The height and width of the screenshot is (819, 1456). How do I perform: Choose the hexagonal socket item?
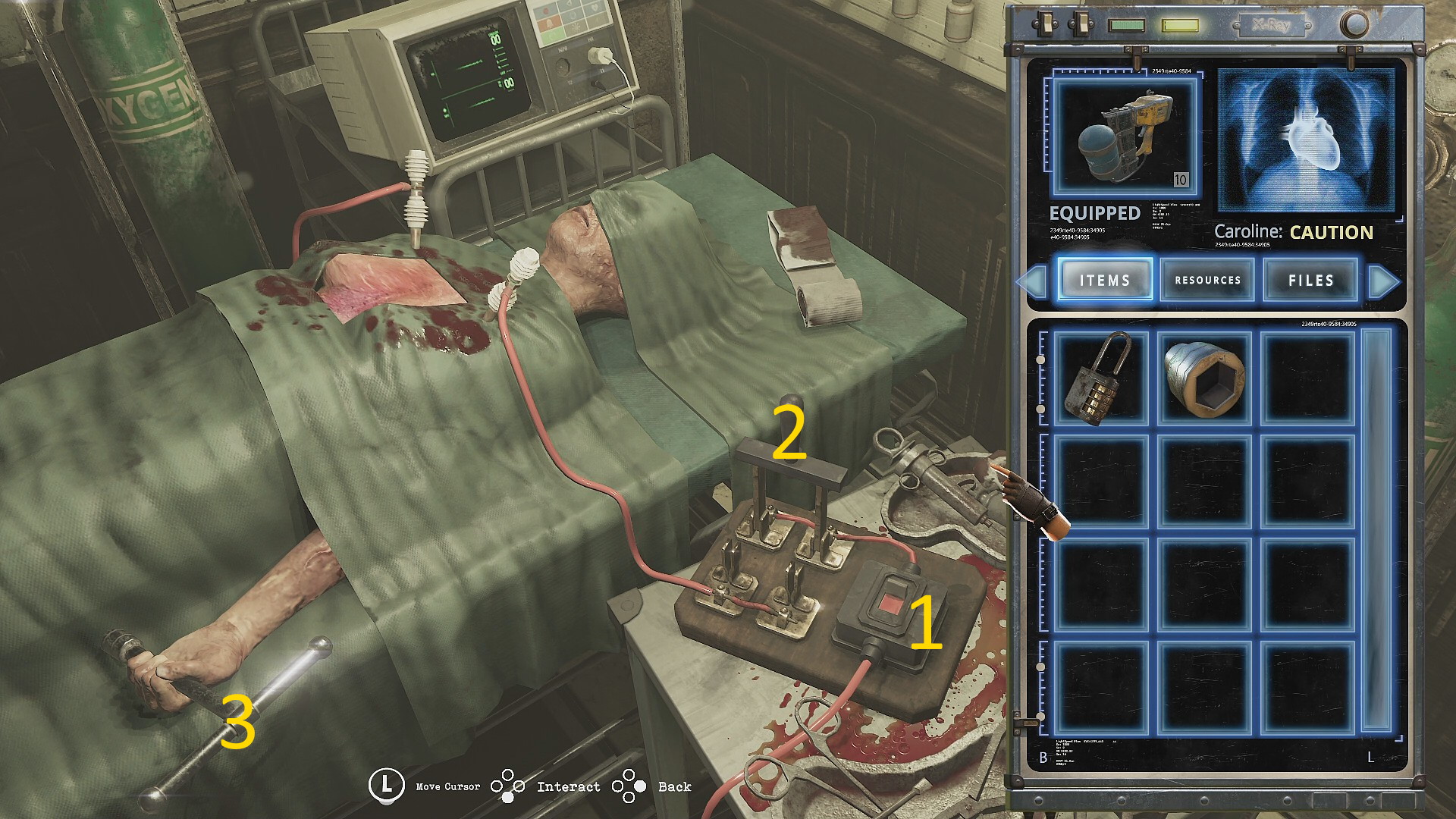[x=1204, y=378]
